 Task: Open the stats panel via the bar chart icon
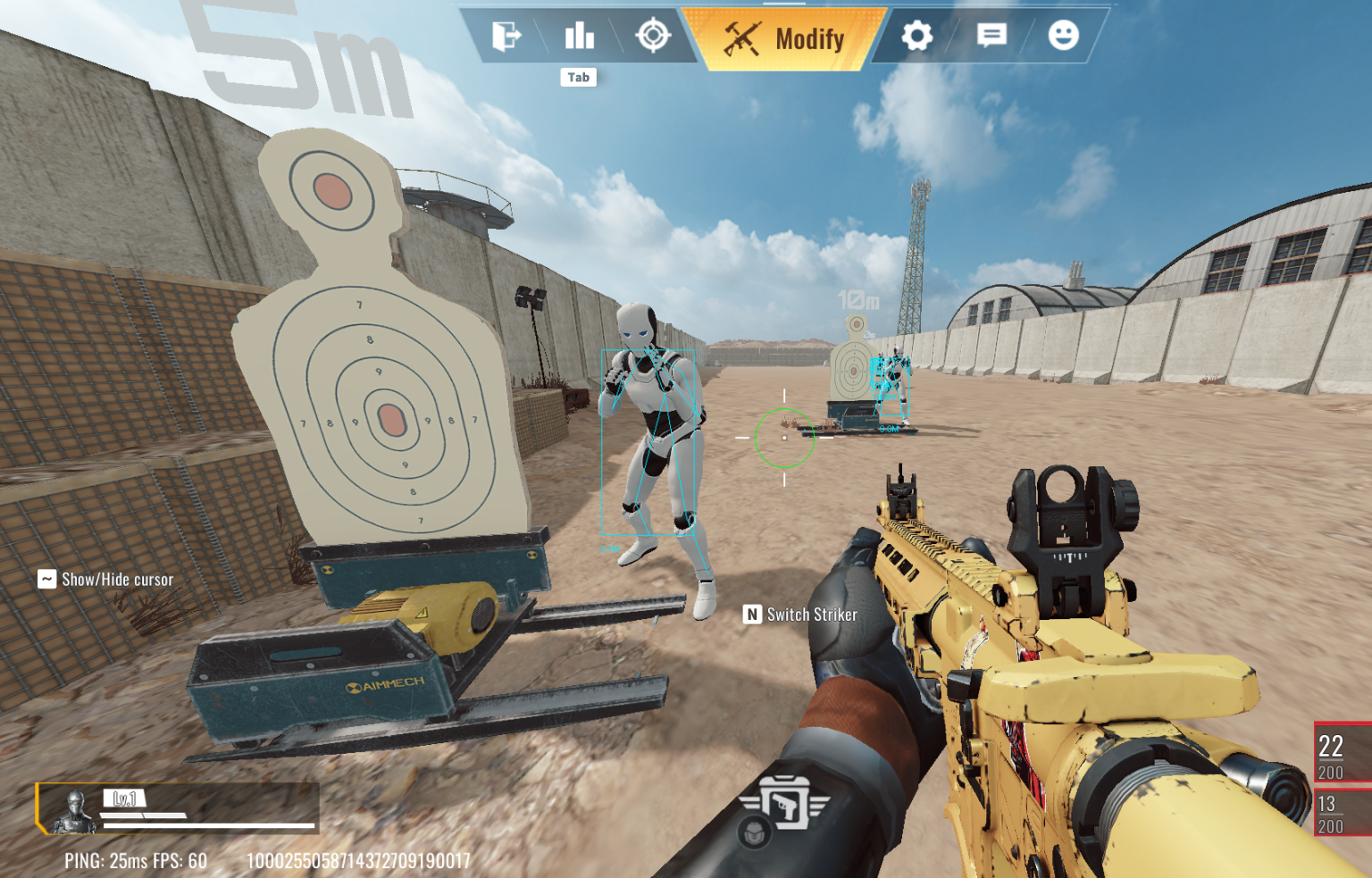(x=579, y=37)
